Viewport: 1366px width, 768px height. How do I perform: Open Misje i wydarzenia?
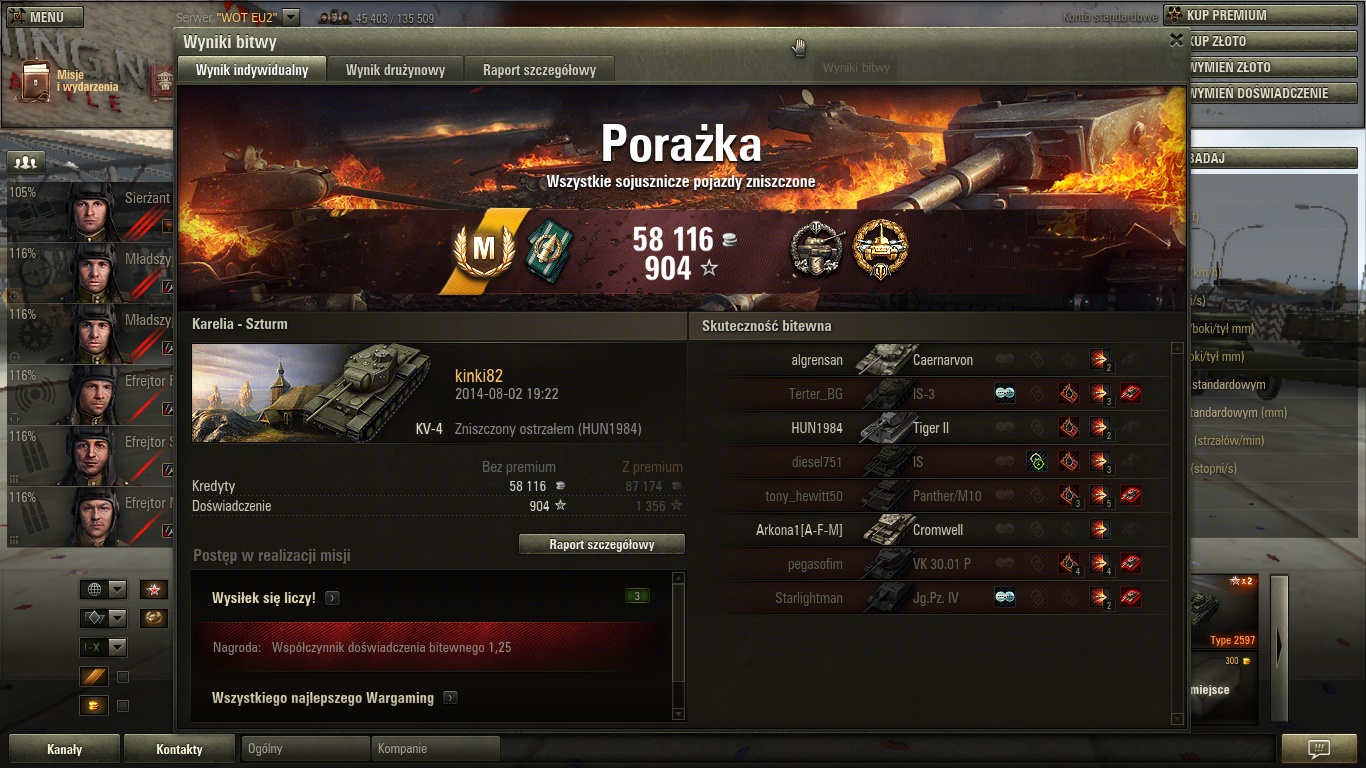click(70, 81)
